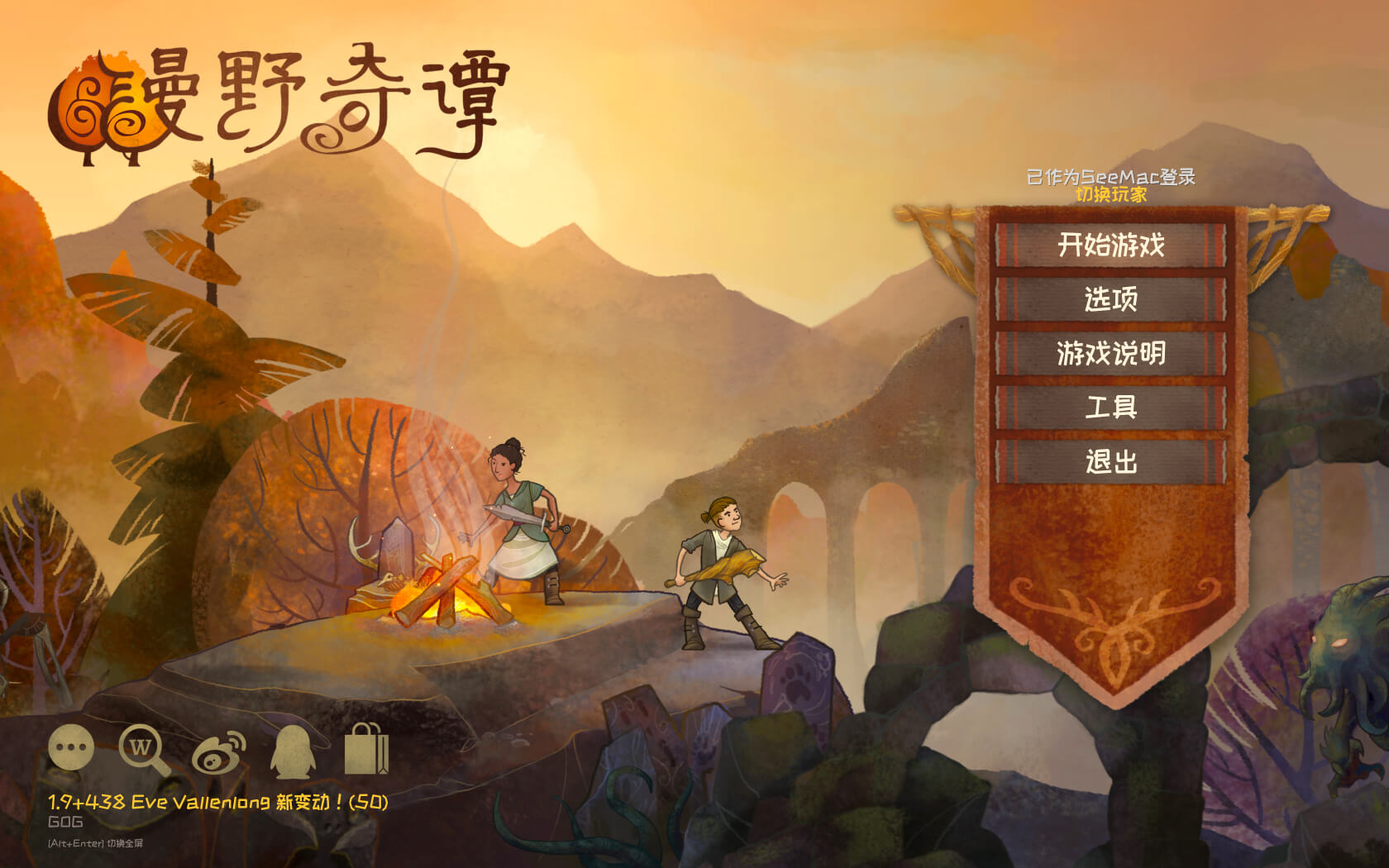This screenshot has width=1389, height=868.
Task: Open the shopping bag store icon
Action: click(365, 750)
